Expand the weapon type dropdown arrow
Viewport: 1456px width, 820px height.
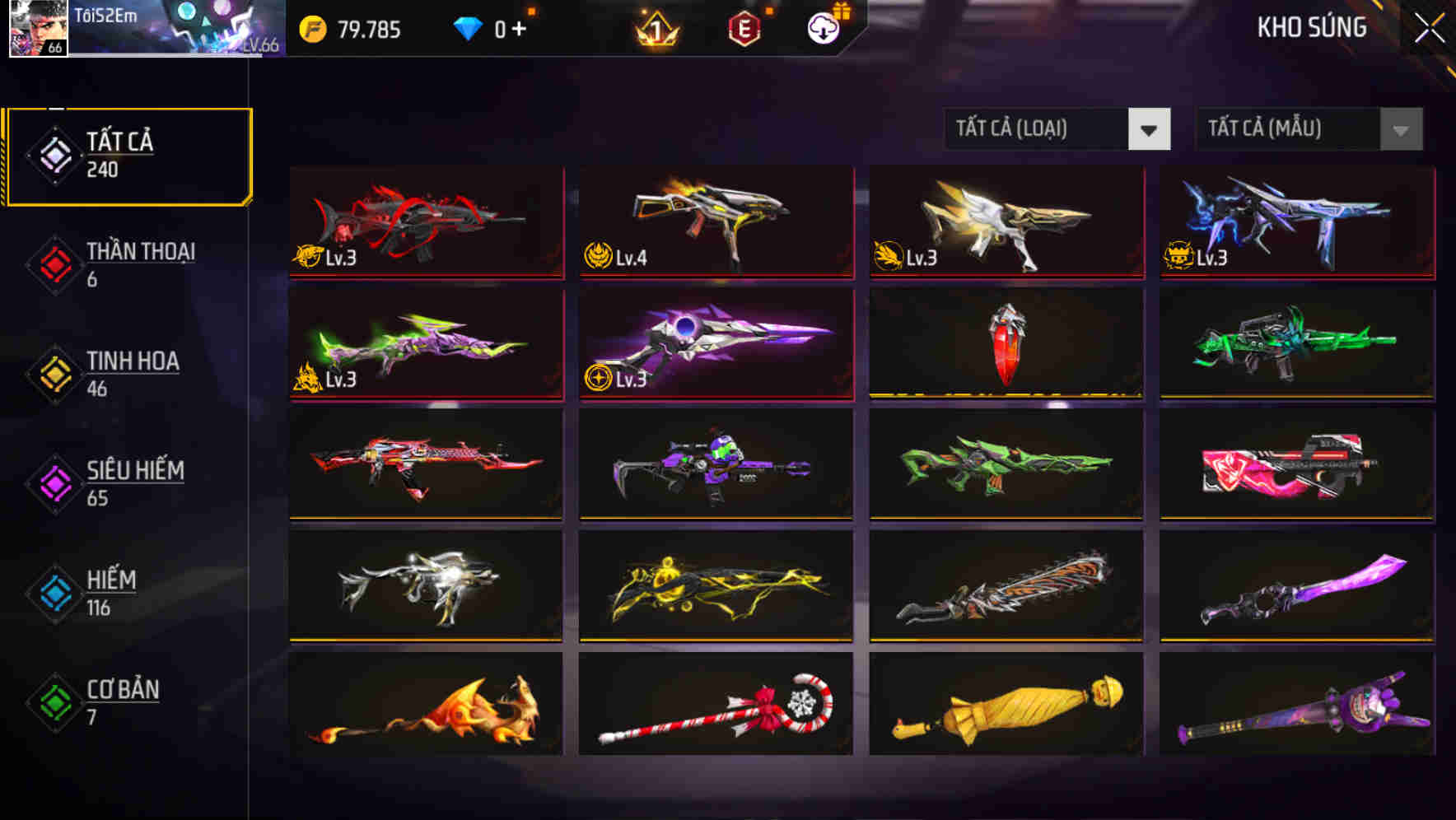1150,129
